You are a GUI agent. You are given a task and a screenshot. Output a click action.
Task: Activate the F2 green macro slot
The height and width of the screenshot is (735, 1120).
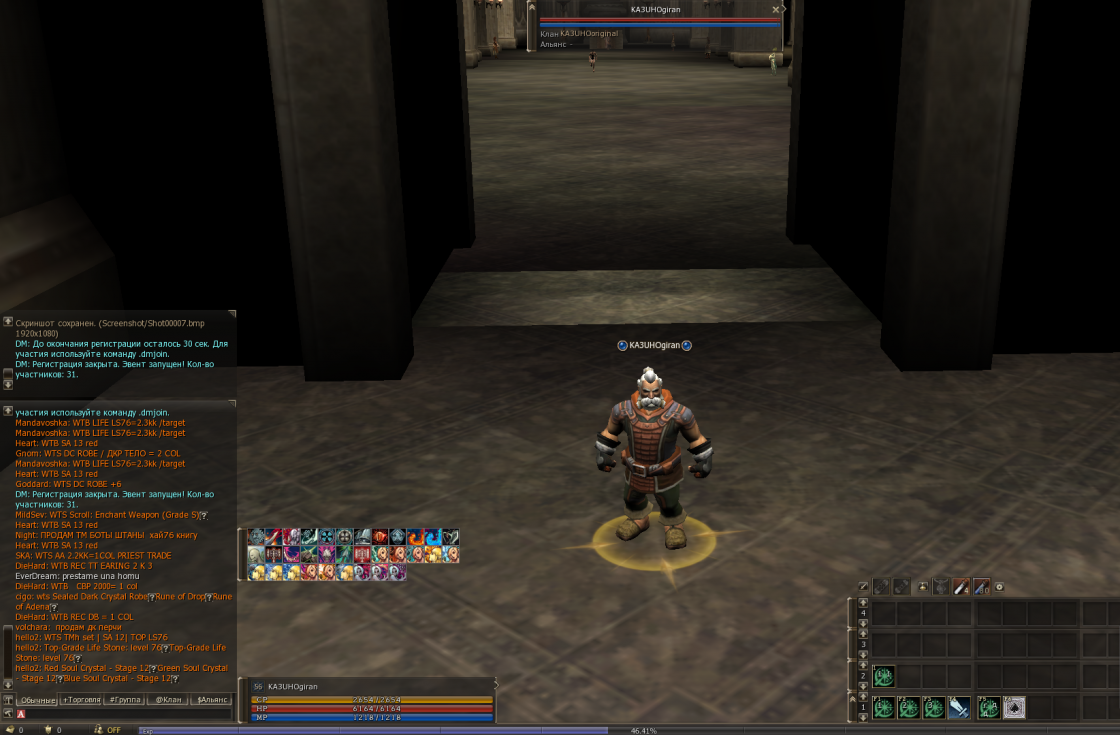click(x=909, y=708)
